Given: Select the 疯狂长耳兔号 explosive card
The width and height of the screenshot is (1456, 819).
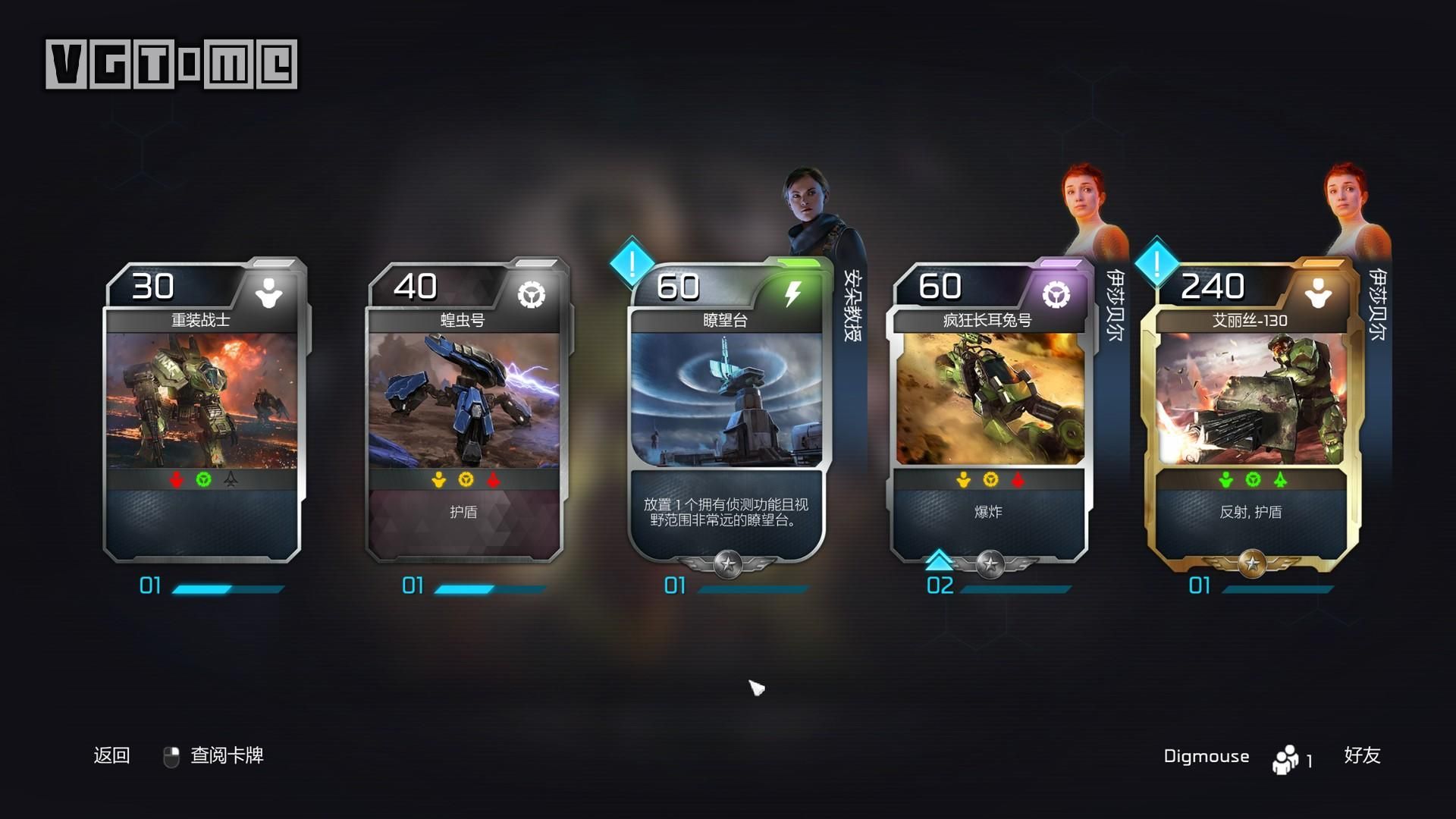Looking at the screenshot, I should pos(989,409).
